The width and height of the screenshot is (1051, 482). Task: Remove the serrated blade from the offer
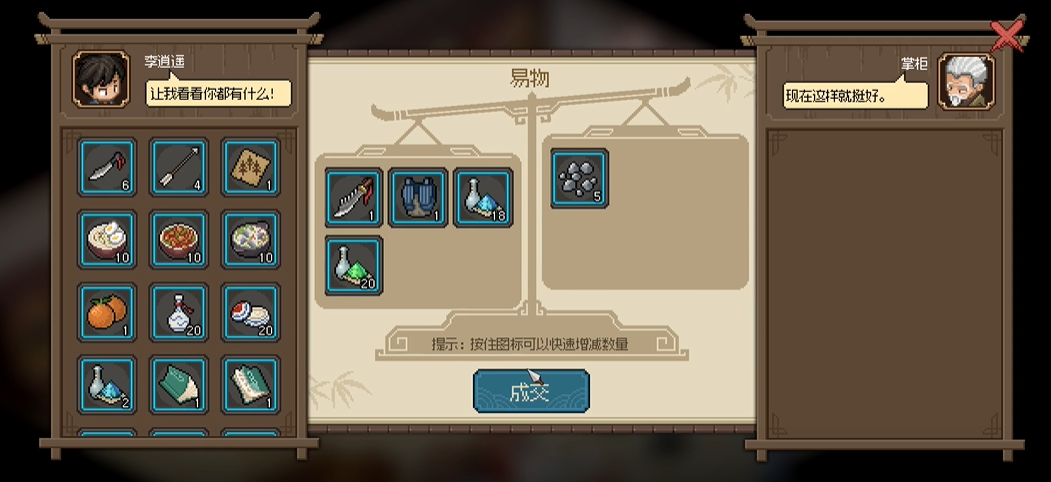354,197
